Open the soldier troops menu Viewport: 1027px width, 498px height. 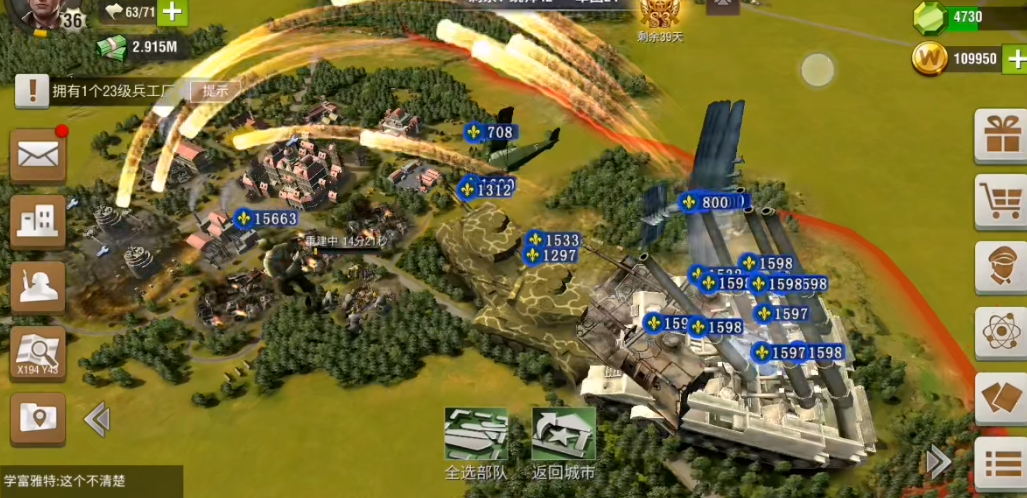click(x=37, y=287)
